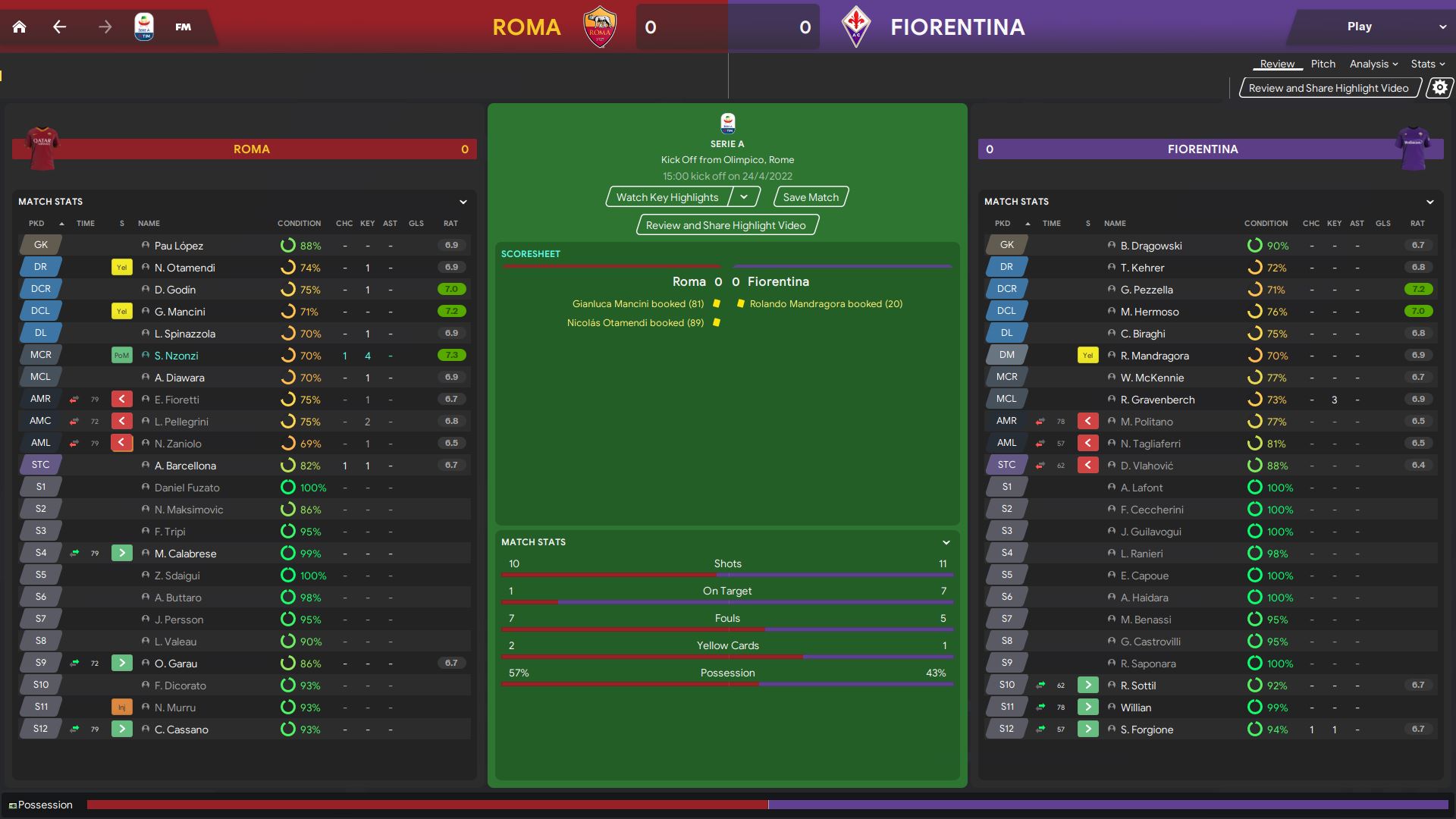Open the Serie A competition logo
Image resolution: width=1456 pixels, height=819 pixels.
tap(144, 27)
